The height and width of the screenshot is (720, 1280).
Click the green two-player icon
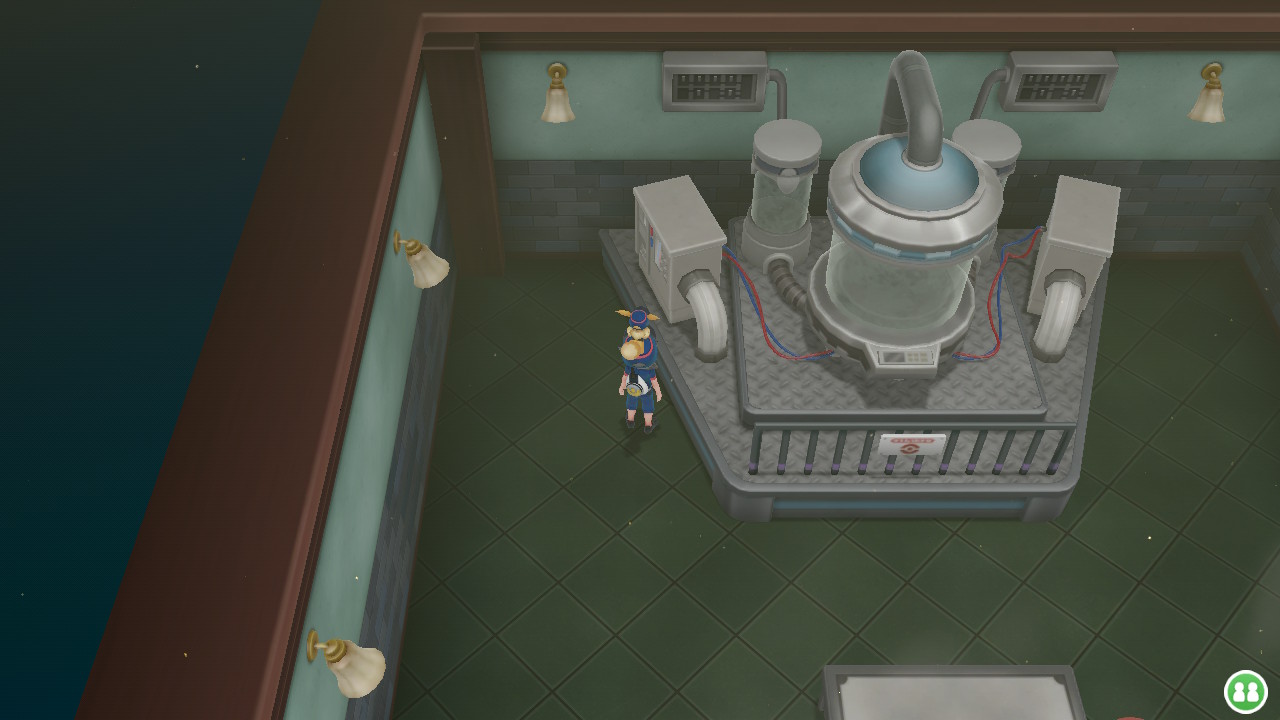1245,691
